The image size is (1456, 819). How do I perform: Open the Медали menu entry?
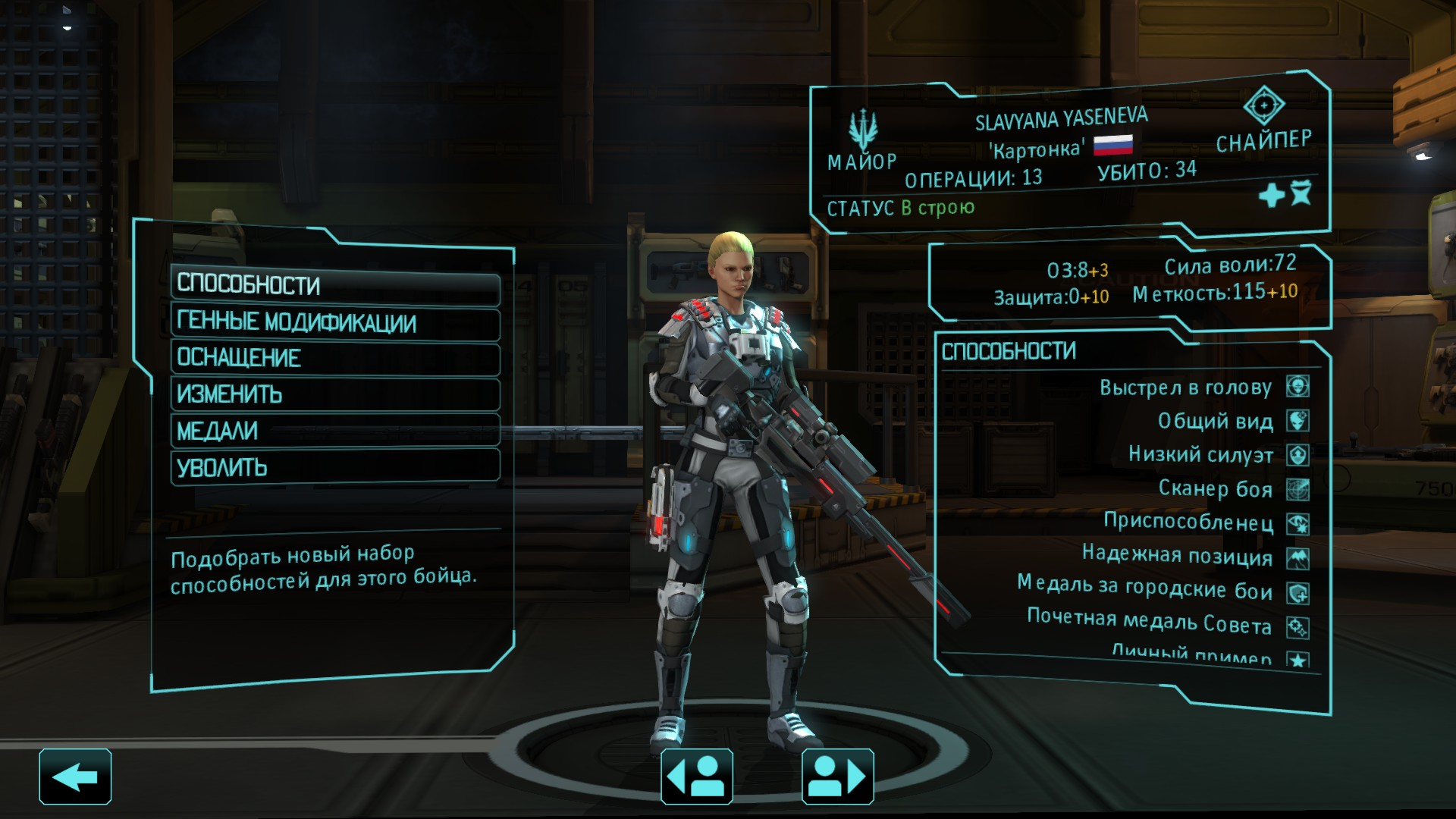(x=334, y=431)
